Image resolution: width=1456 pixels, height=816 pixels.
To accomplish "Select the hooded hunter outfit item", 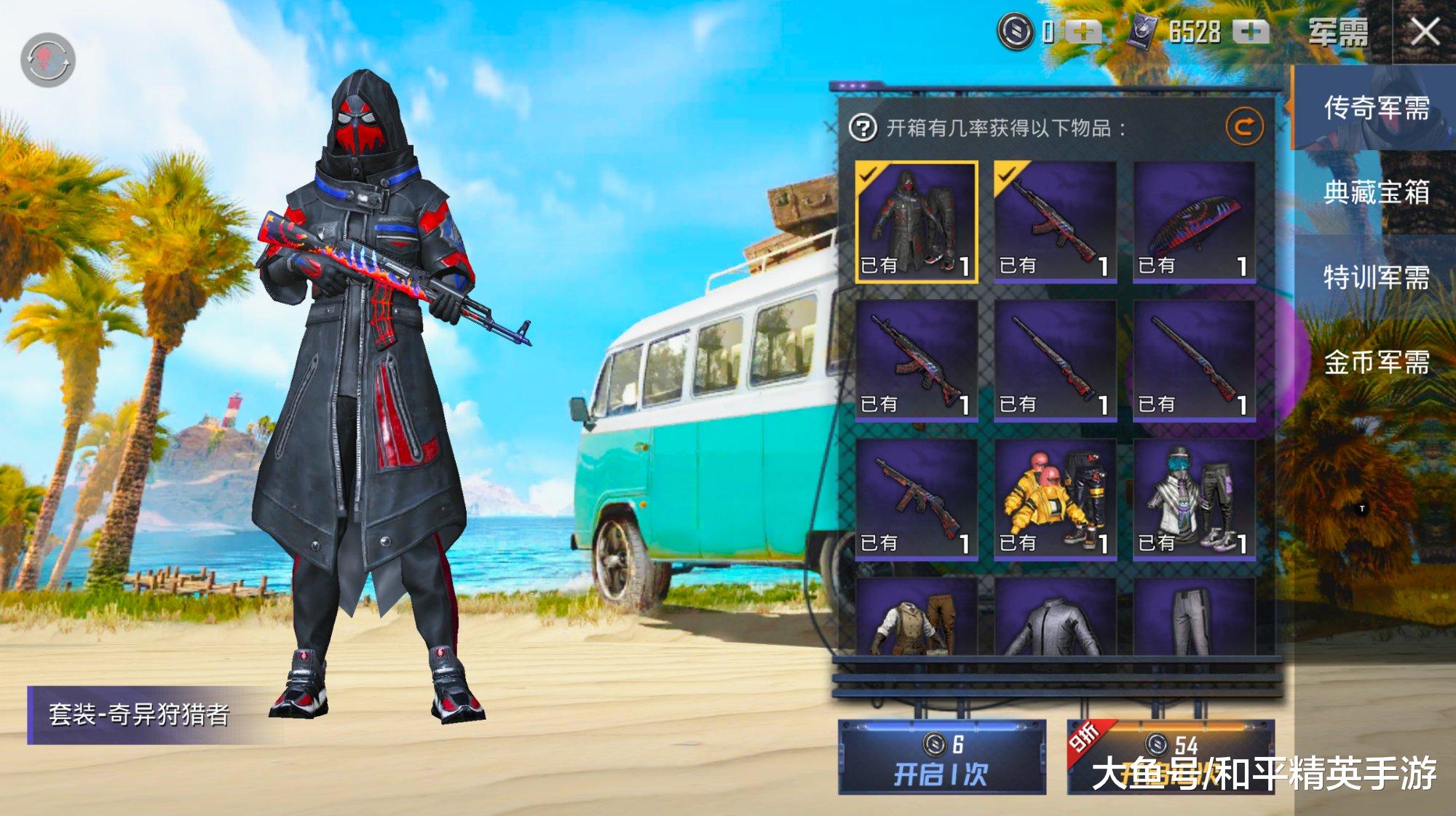I will click(916, 221).
